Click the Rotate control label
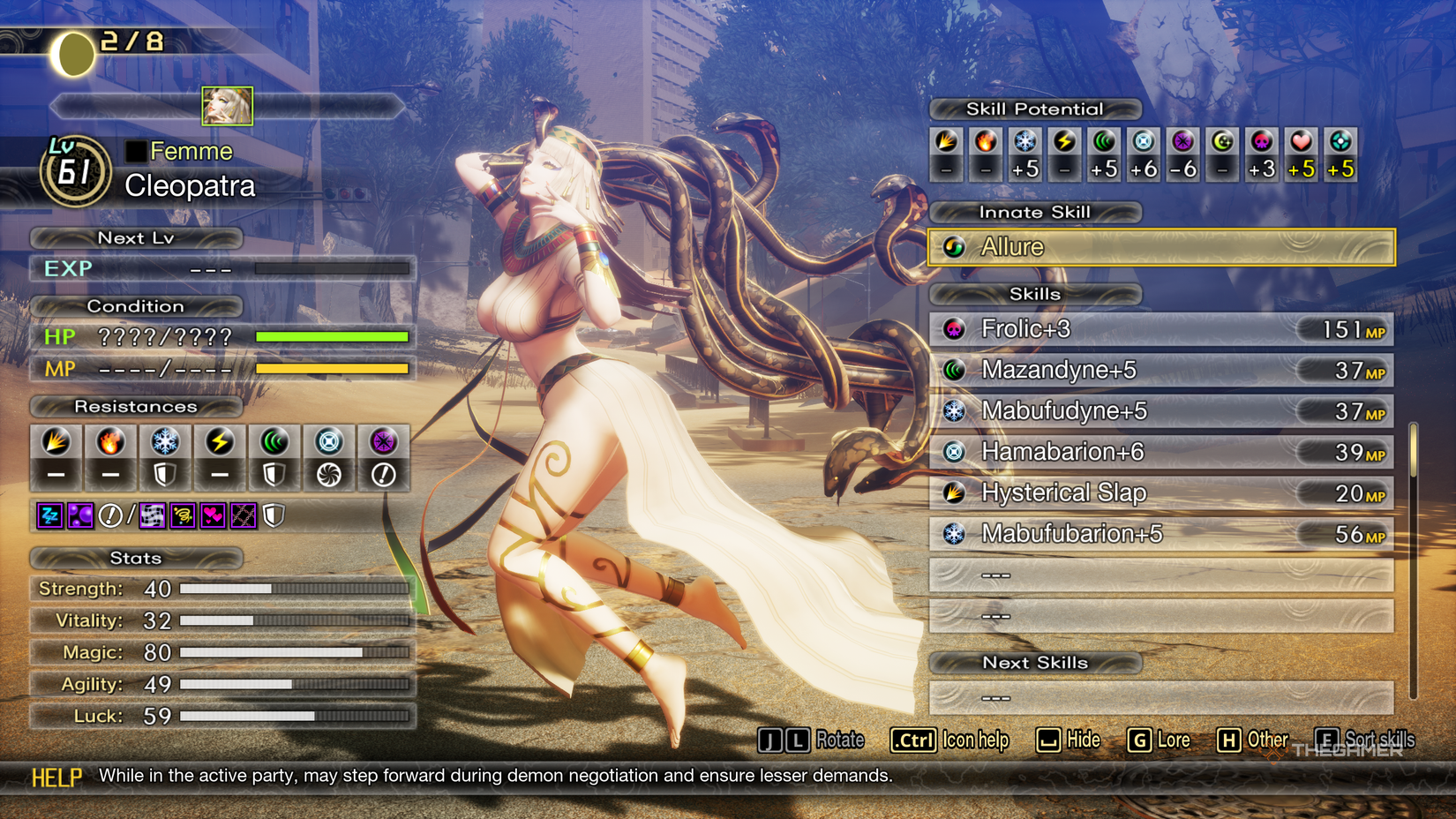 click(x=839, y=740)
